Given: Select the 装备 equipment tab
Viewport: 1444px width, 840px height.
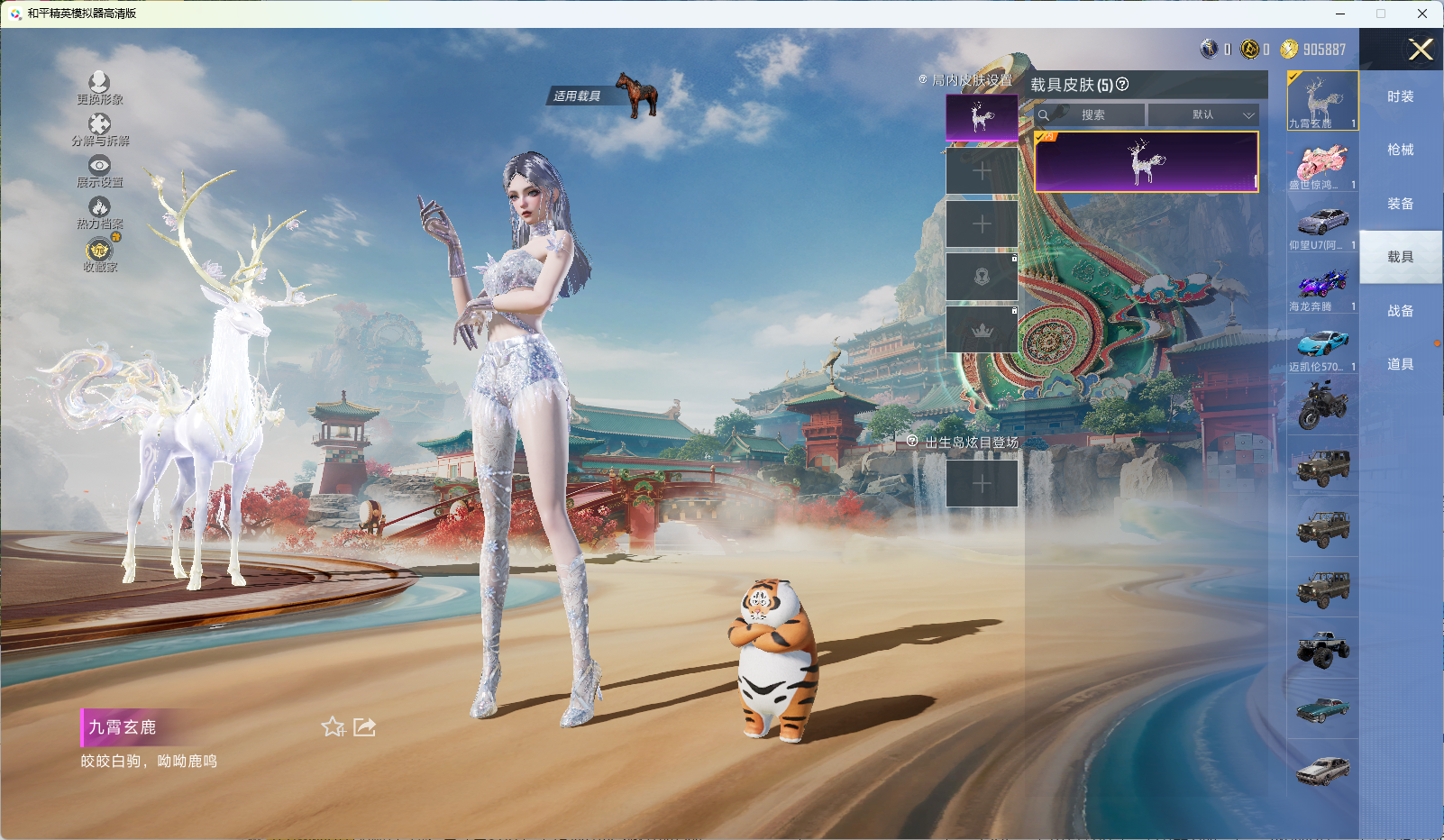Looking at the screenshot, I should point(1400,204).
